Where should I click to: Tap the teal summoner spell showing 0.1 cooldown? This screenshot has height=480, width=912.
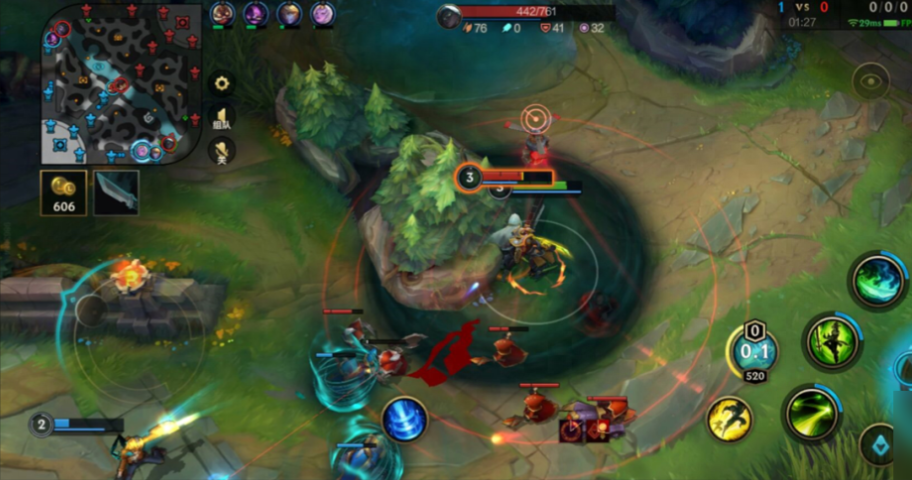pyautogui.click(x=754, y=351)
